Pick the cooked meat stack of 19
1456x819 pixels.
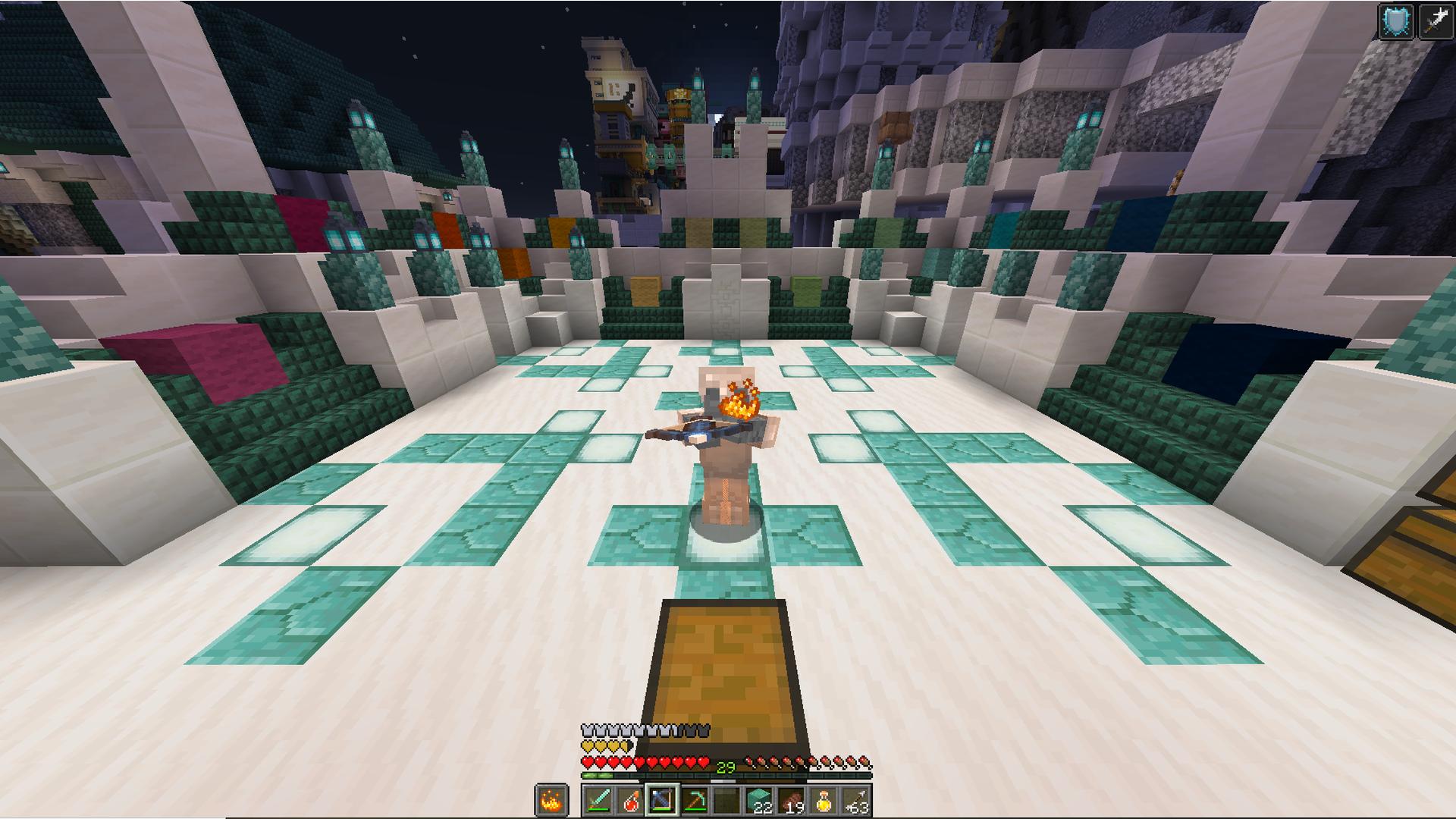[791, 801]
